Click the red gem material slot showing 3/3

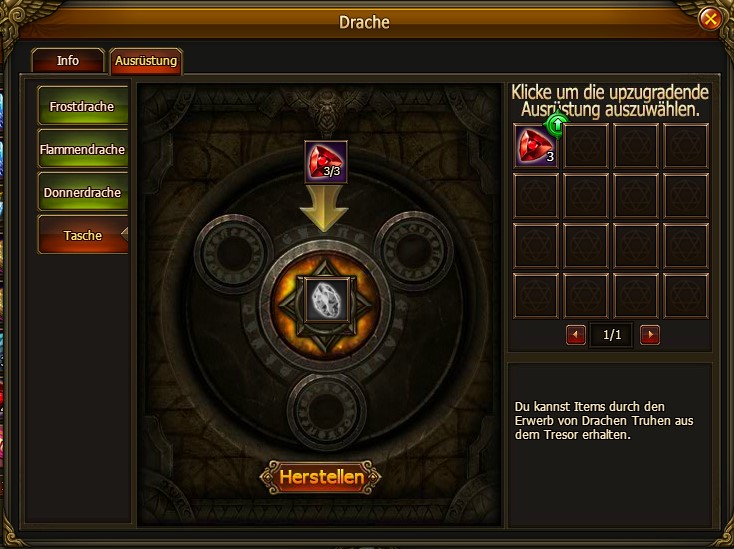(326, 161)
